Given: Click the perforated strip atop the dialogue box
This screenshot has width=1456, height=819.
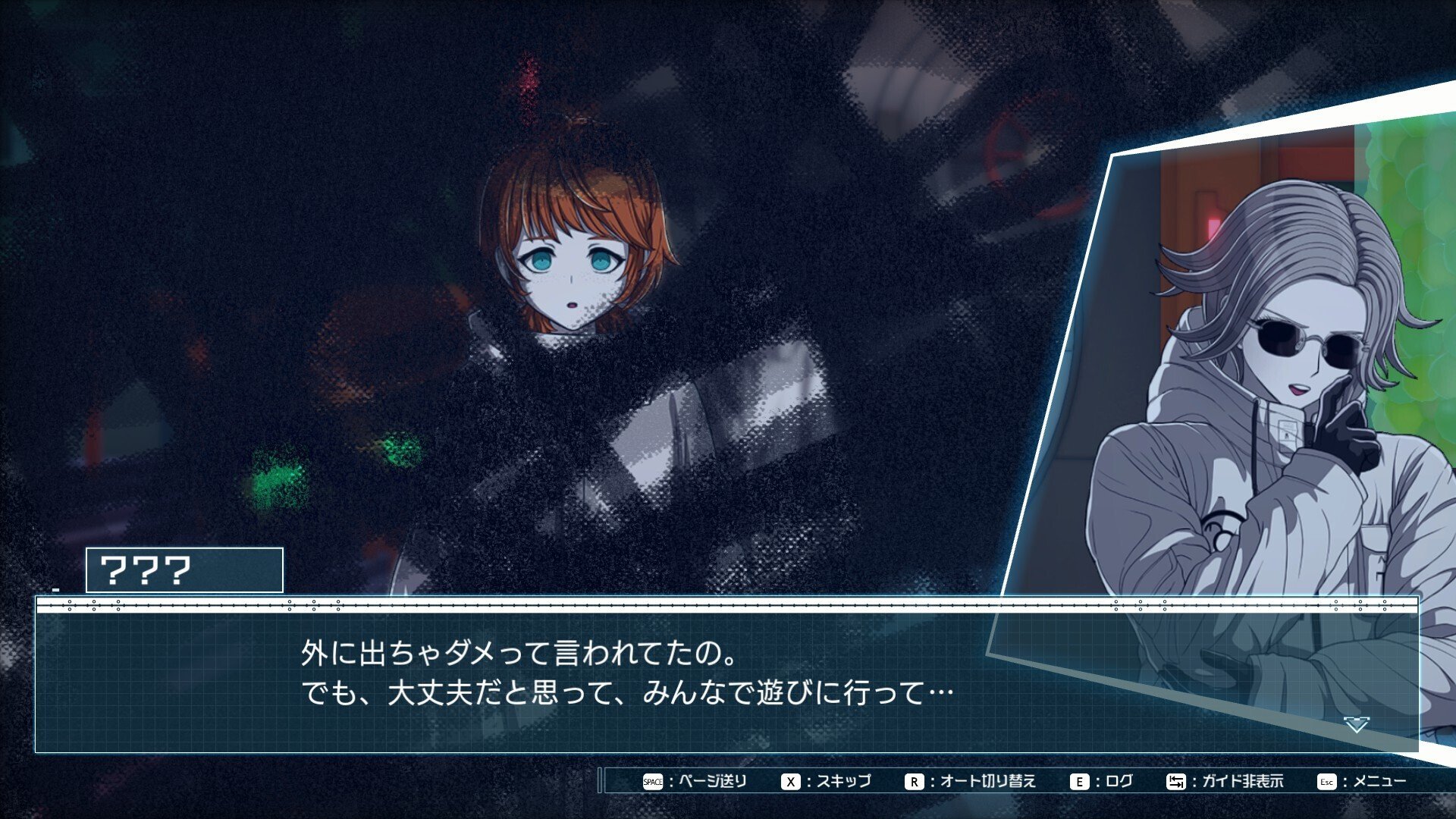Looking at the screenshot, I should 728,606.
